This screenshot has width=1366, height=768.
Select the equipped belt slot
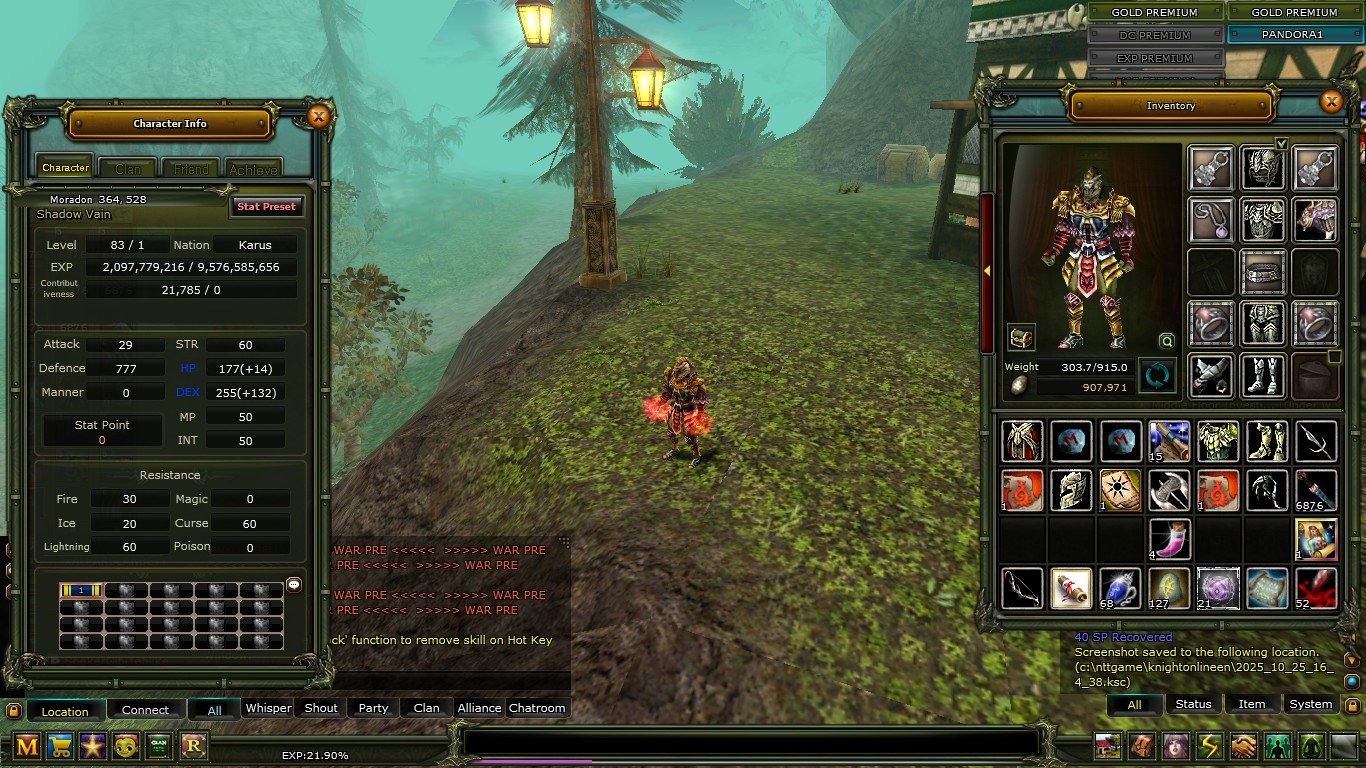1263,272
